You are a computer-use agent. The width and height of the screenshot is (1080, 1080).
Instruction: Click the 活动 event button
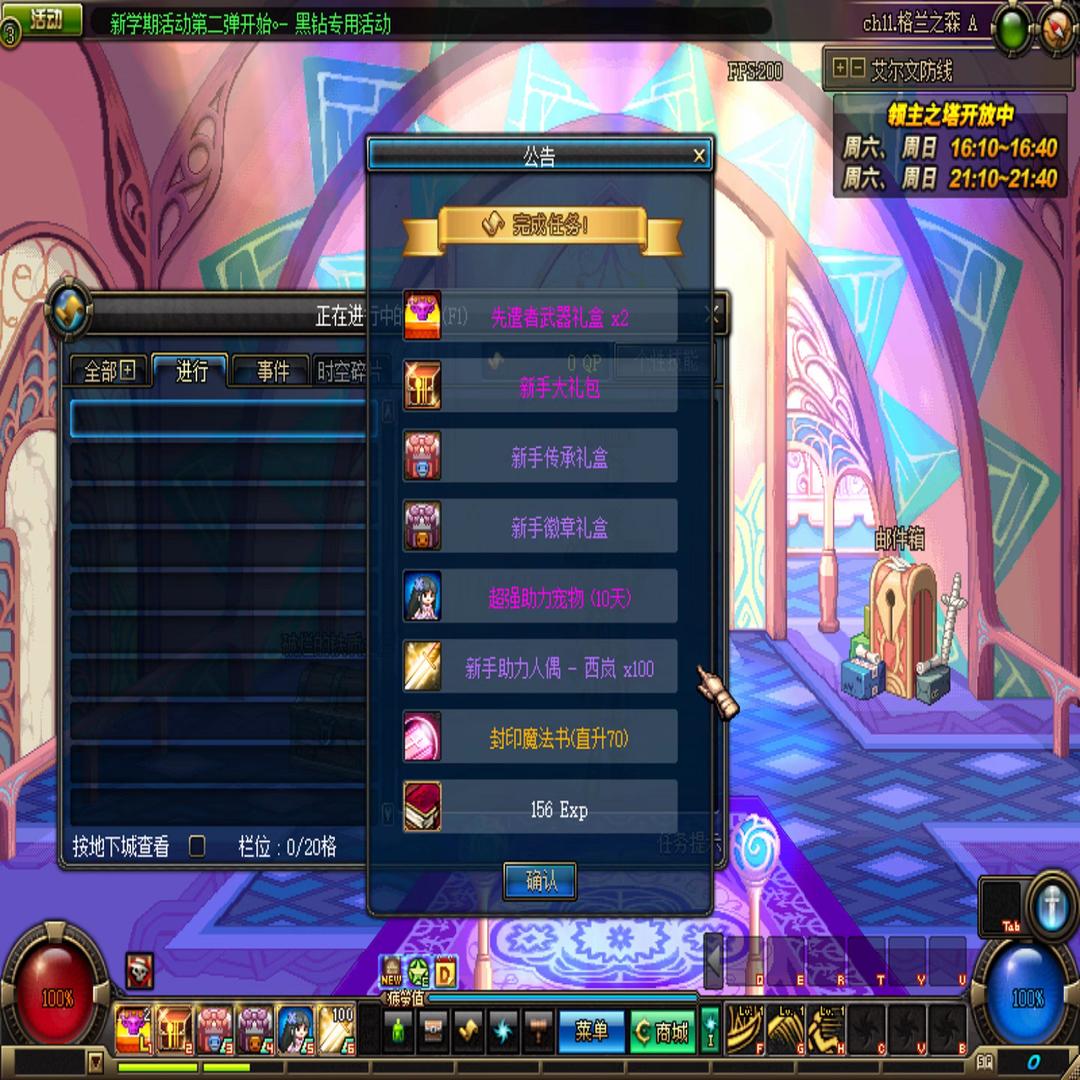45,20
